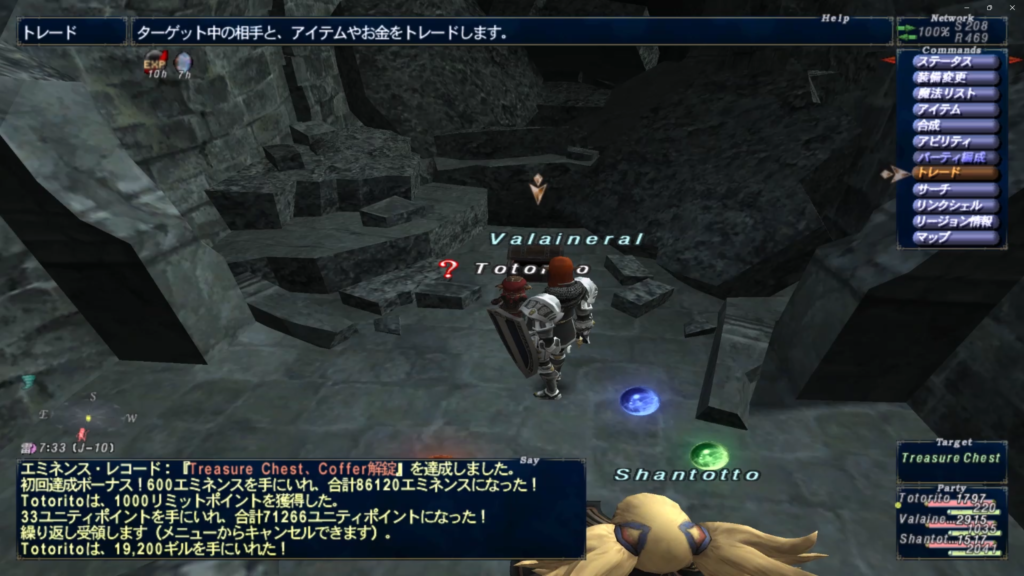1024x576 pixels.
Task: Open the ステータス command
Action: pos(955,61)
